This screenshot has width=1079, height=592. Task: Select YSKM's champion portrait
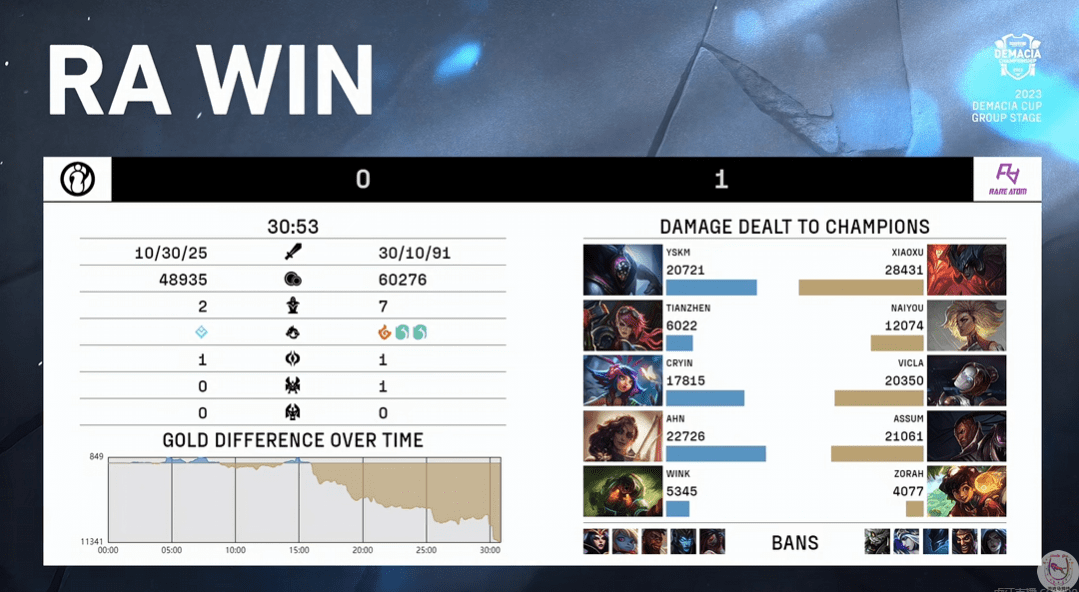[x=622, y=270]
